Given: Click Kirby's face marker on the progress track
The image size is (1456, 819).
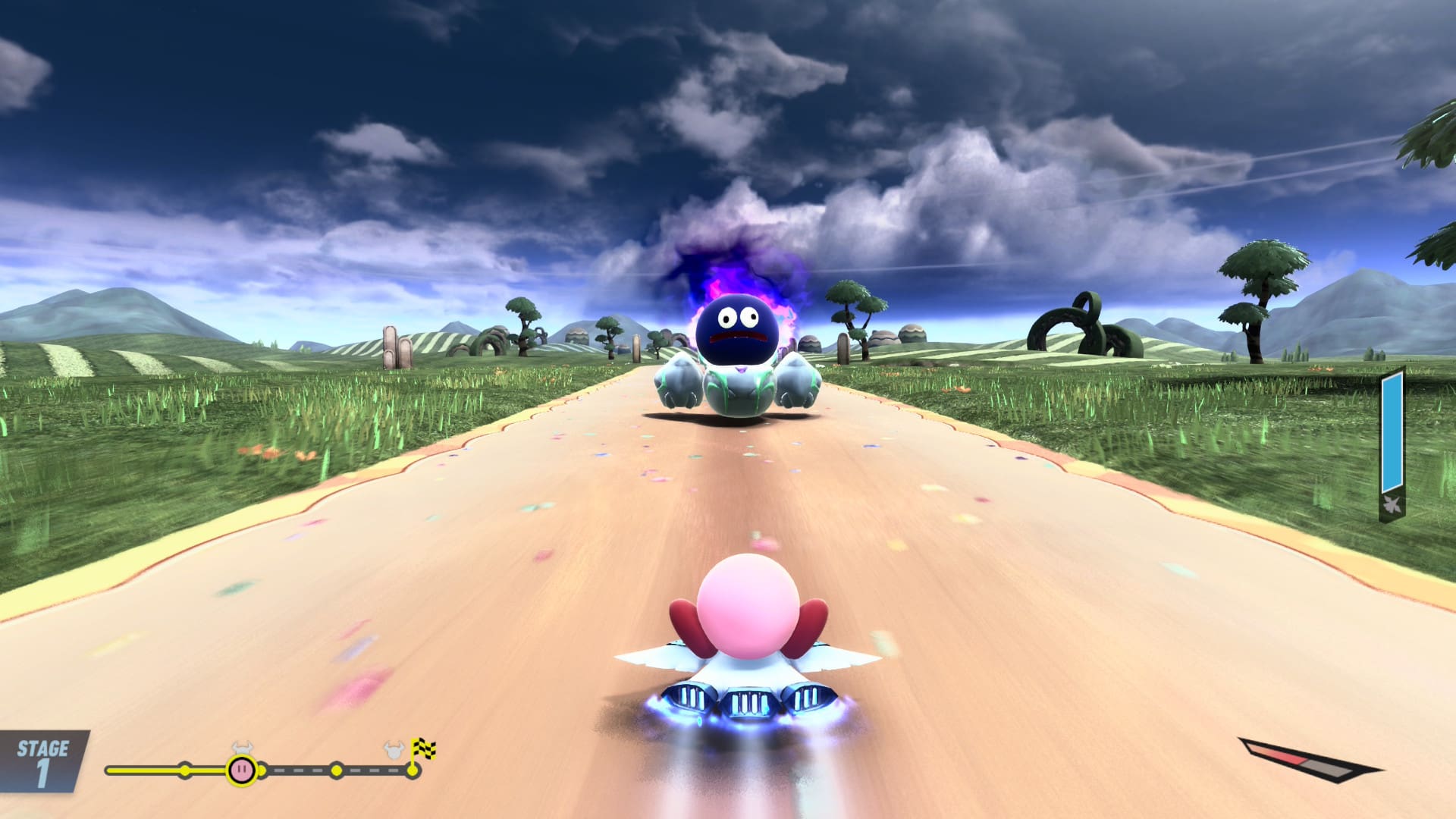Looking at the screenshot, I should point(241,770).
